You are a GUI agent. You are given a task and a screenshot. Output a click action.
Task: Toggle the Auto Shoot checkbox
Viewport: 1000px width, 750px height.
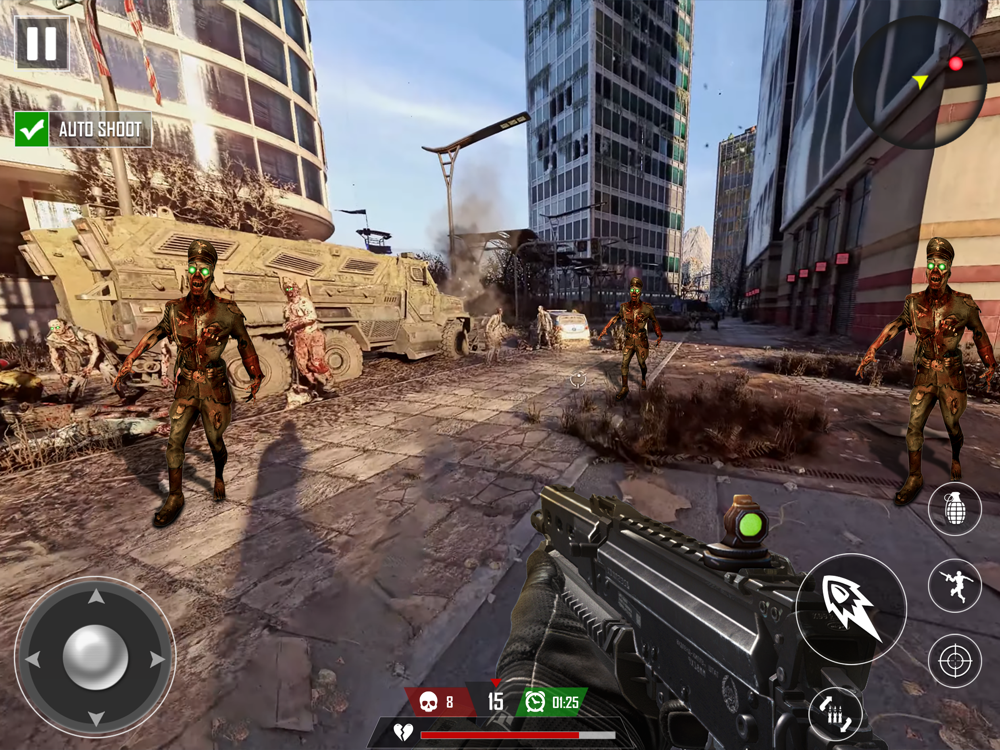(x=32, y=129)
